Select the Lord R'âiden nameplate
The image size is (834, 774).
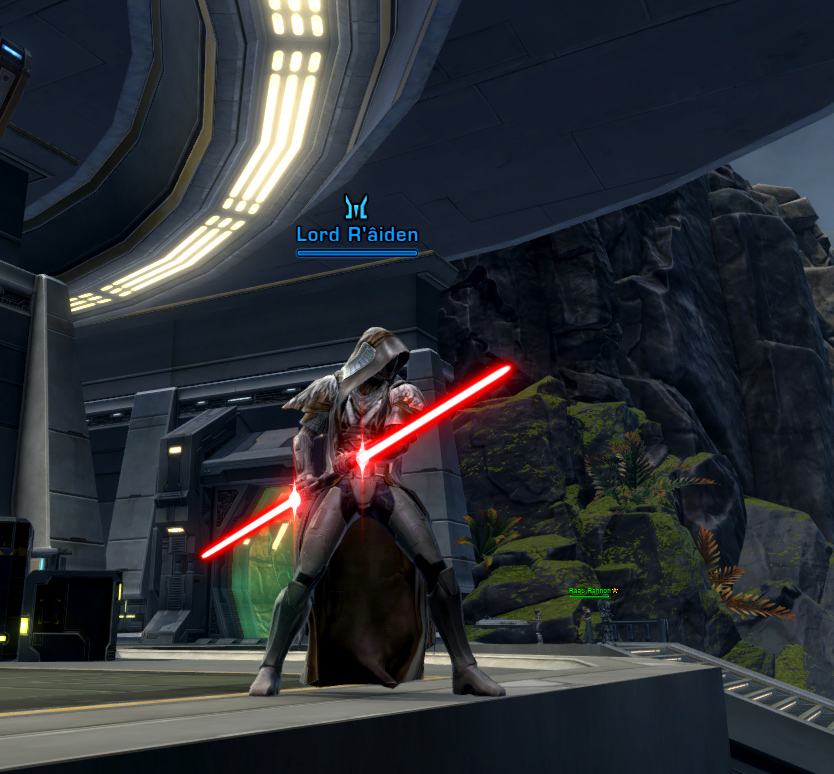coord(357,235)
